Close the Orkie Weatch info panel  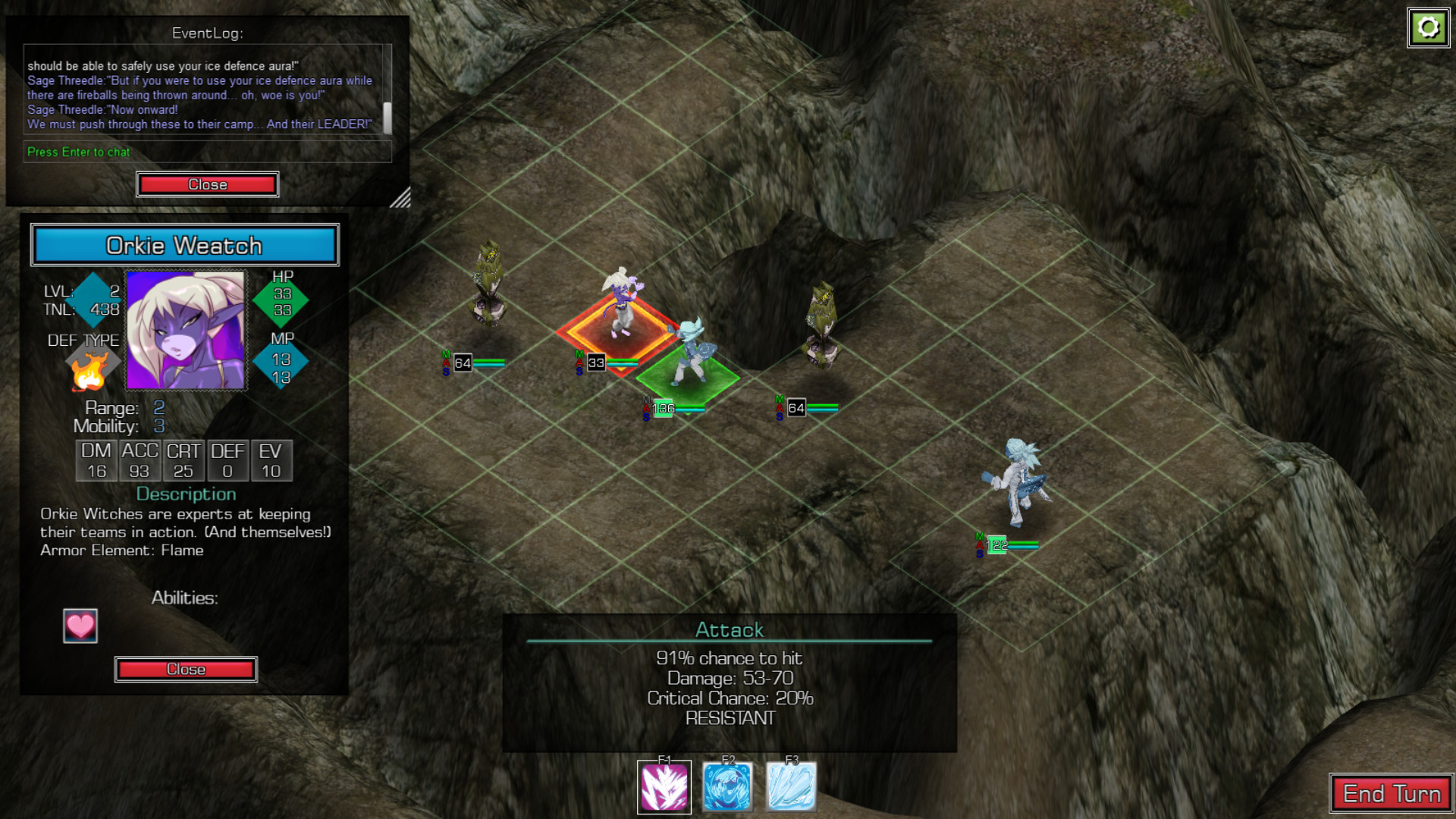pos(186,669)
